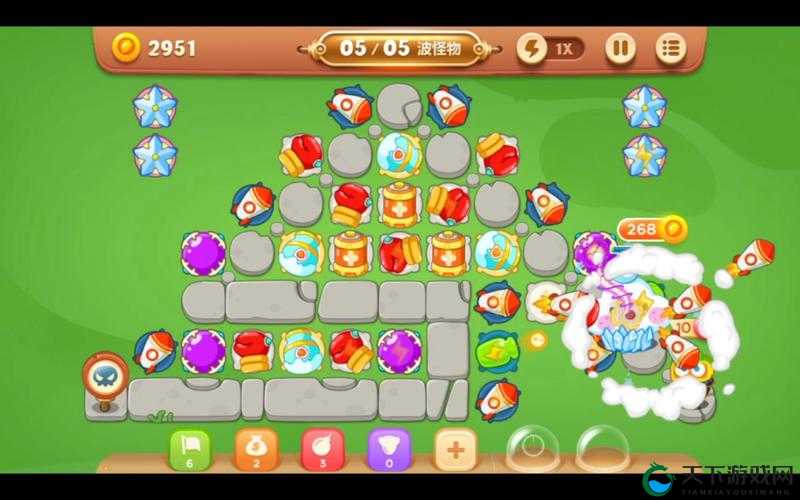The width and height of the screenshot is (800, 500).
Task: Toggle the 1X game speed
Action: pos(551,47)
